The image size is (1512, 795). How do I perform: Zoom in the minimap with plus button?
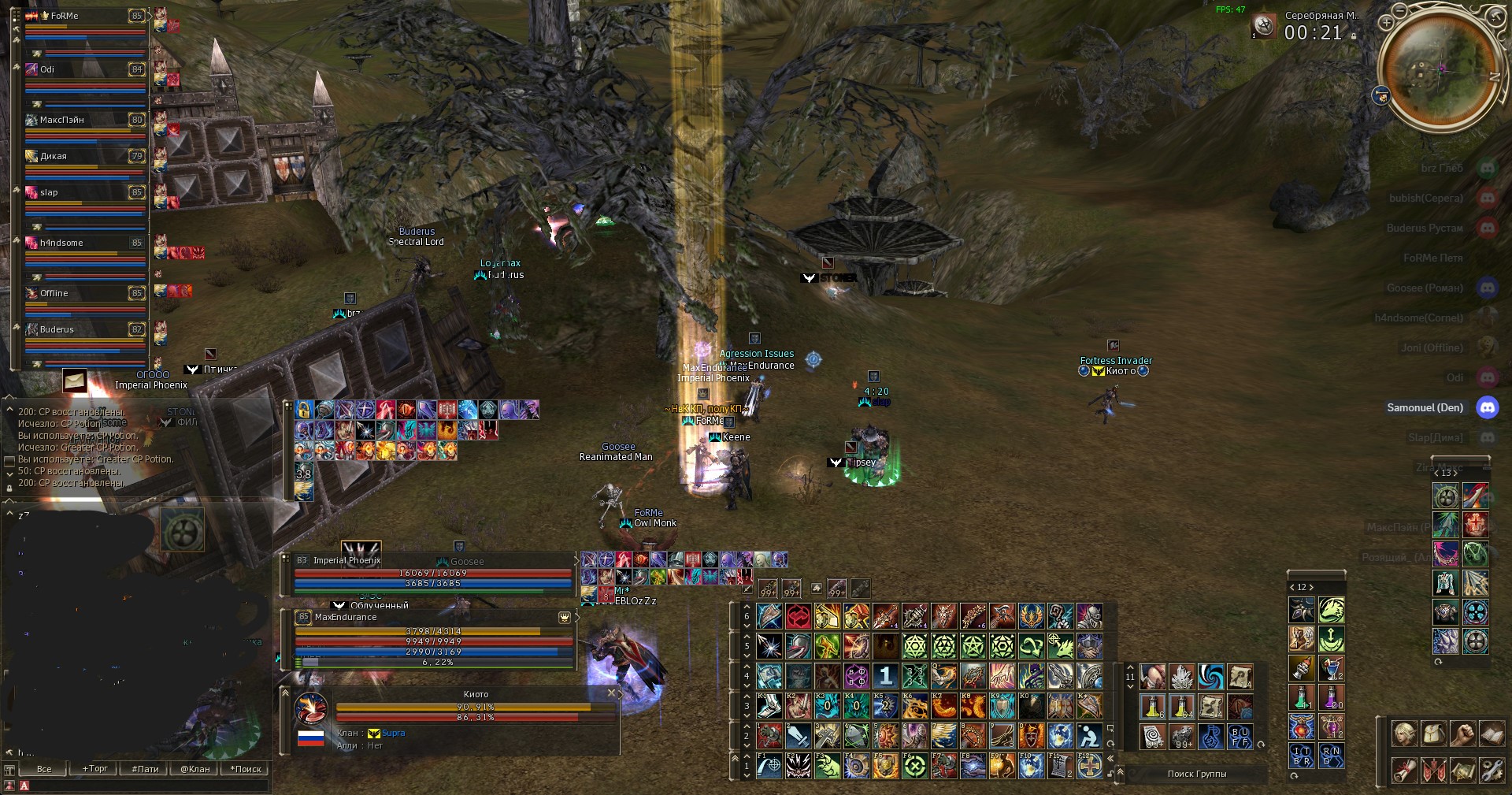point(1386,23)
